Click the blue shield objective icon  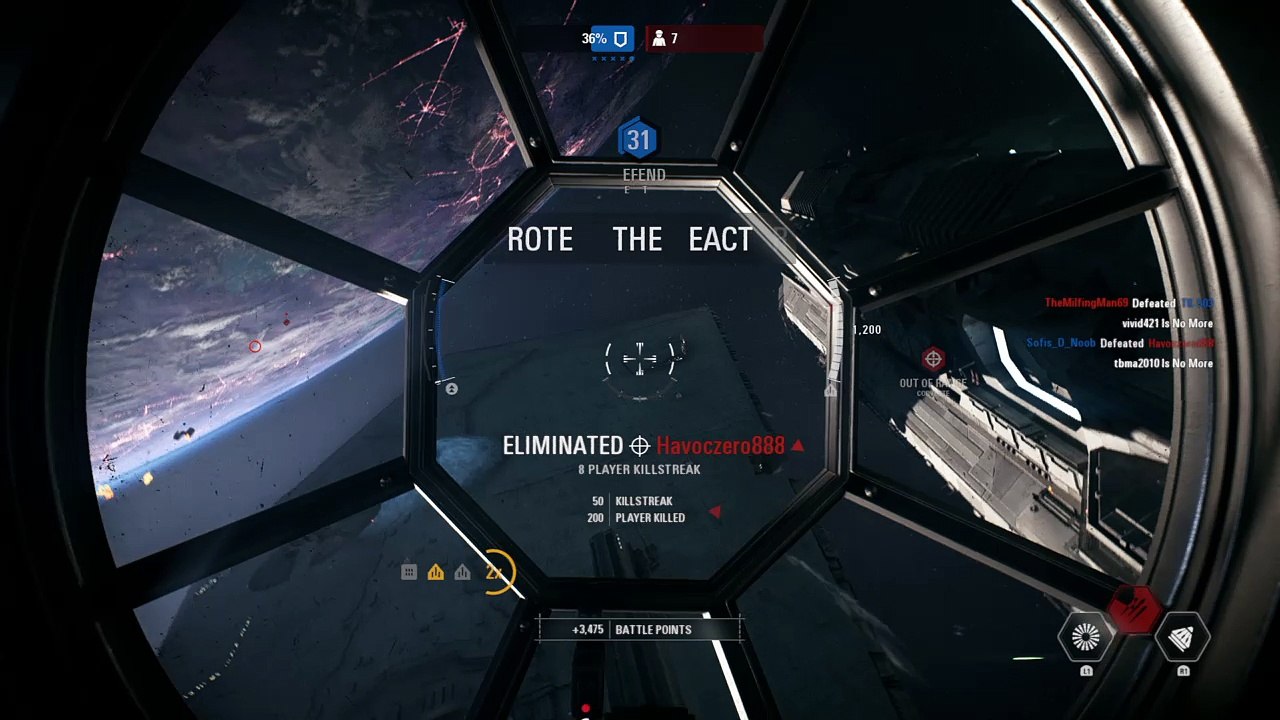pos(620,39)
